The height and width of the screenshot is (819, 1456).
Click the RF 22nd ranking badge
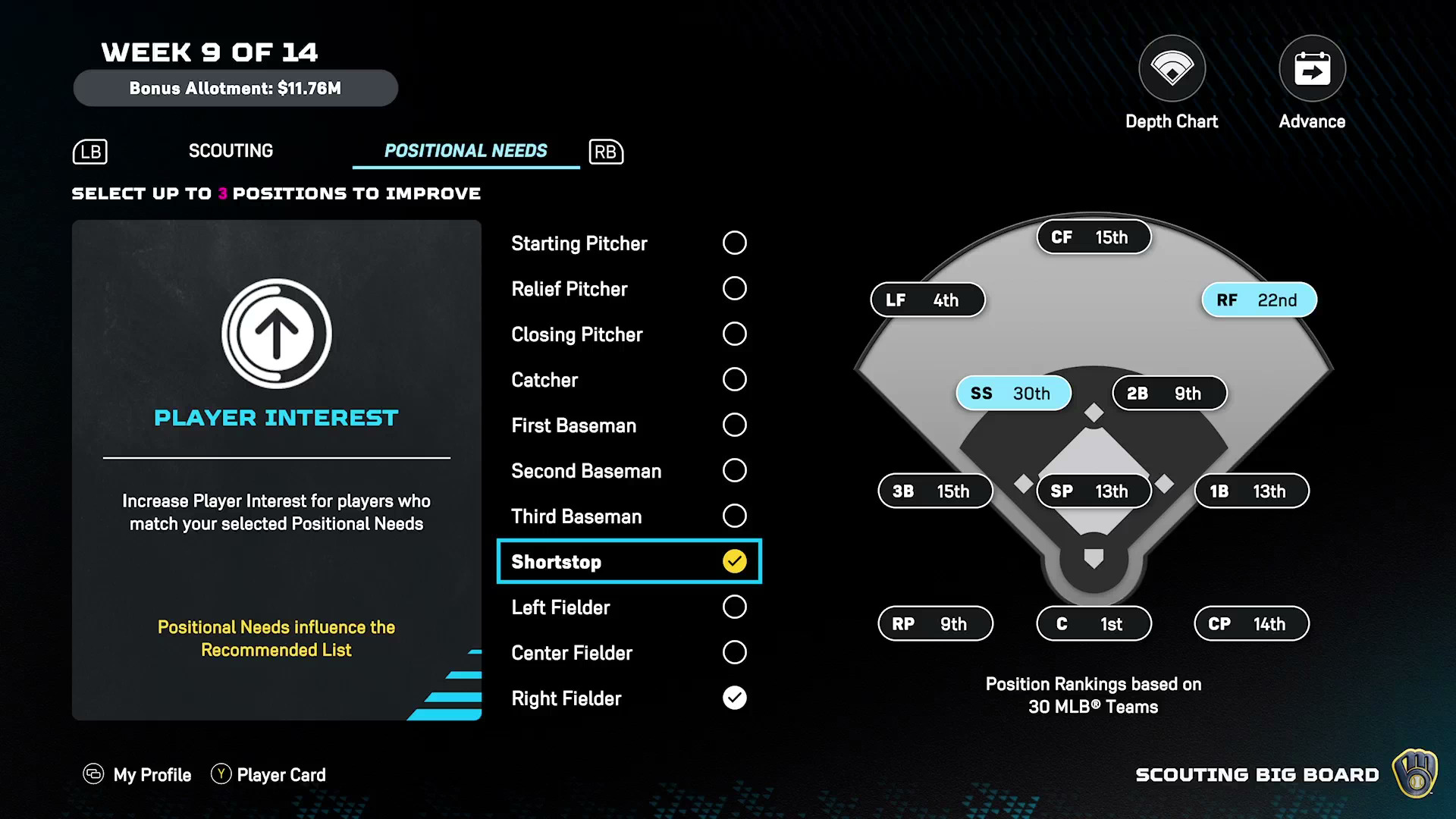[x=1259, y=300]
